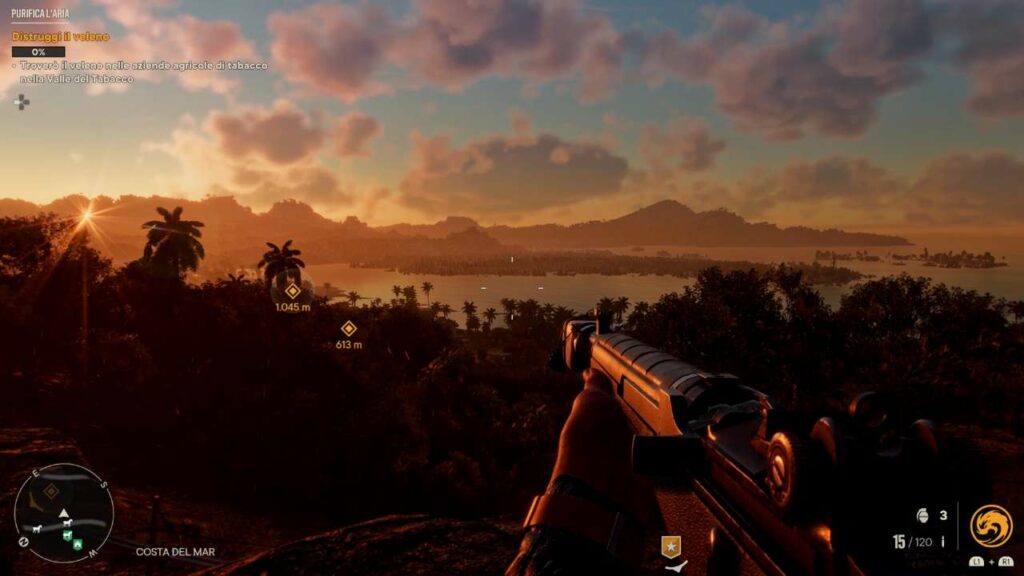Open the Purifica l'aria quest tracker
Viewport: 1024px width, 576px height.
point(40,13)
